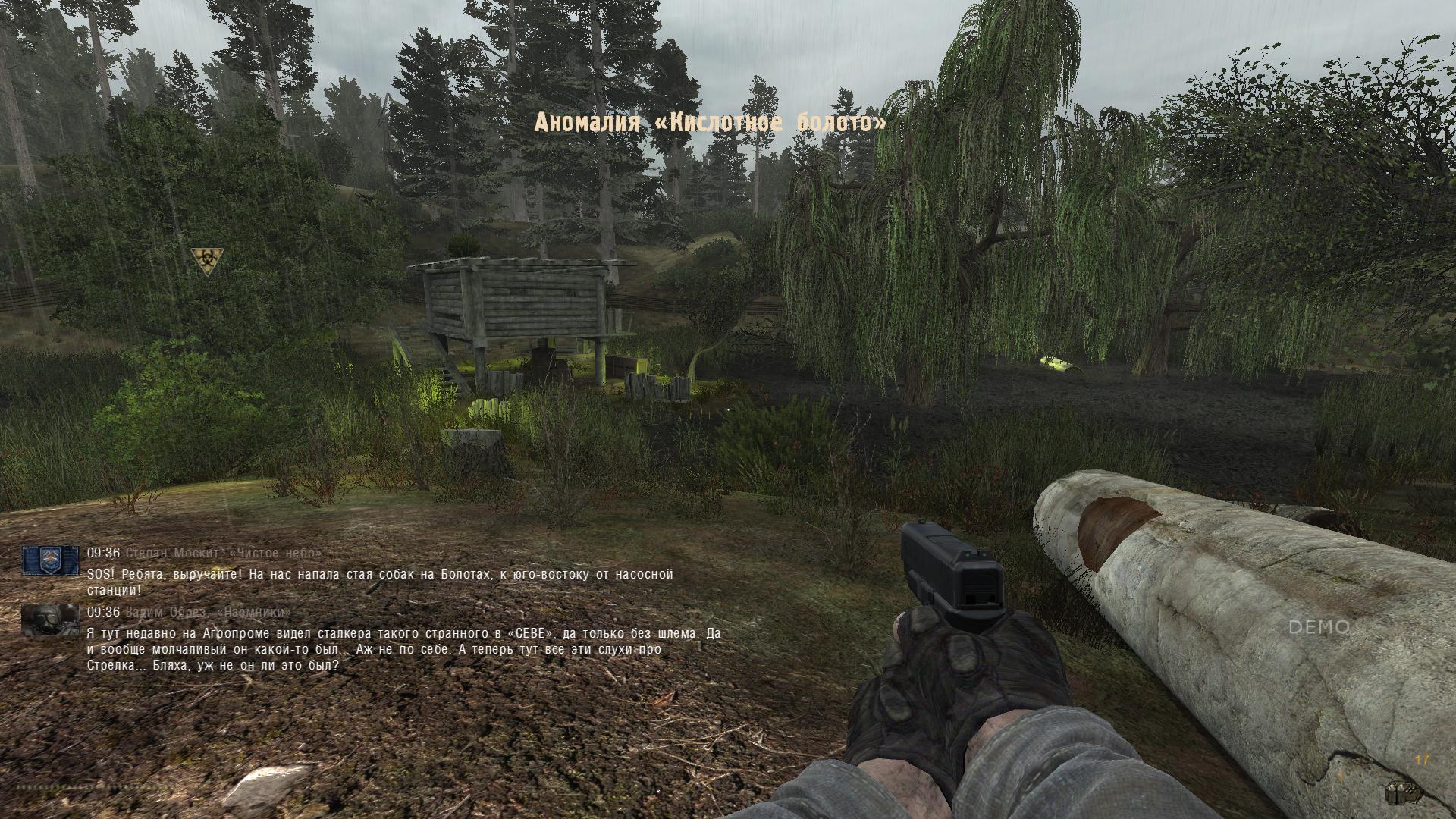
Task: Click the gas-masked mercenary message portrait
Action: coord(50,620)
